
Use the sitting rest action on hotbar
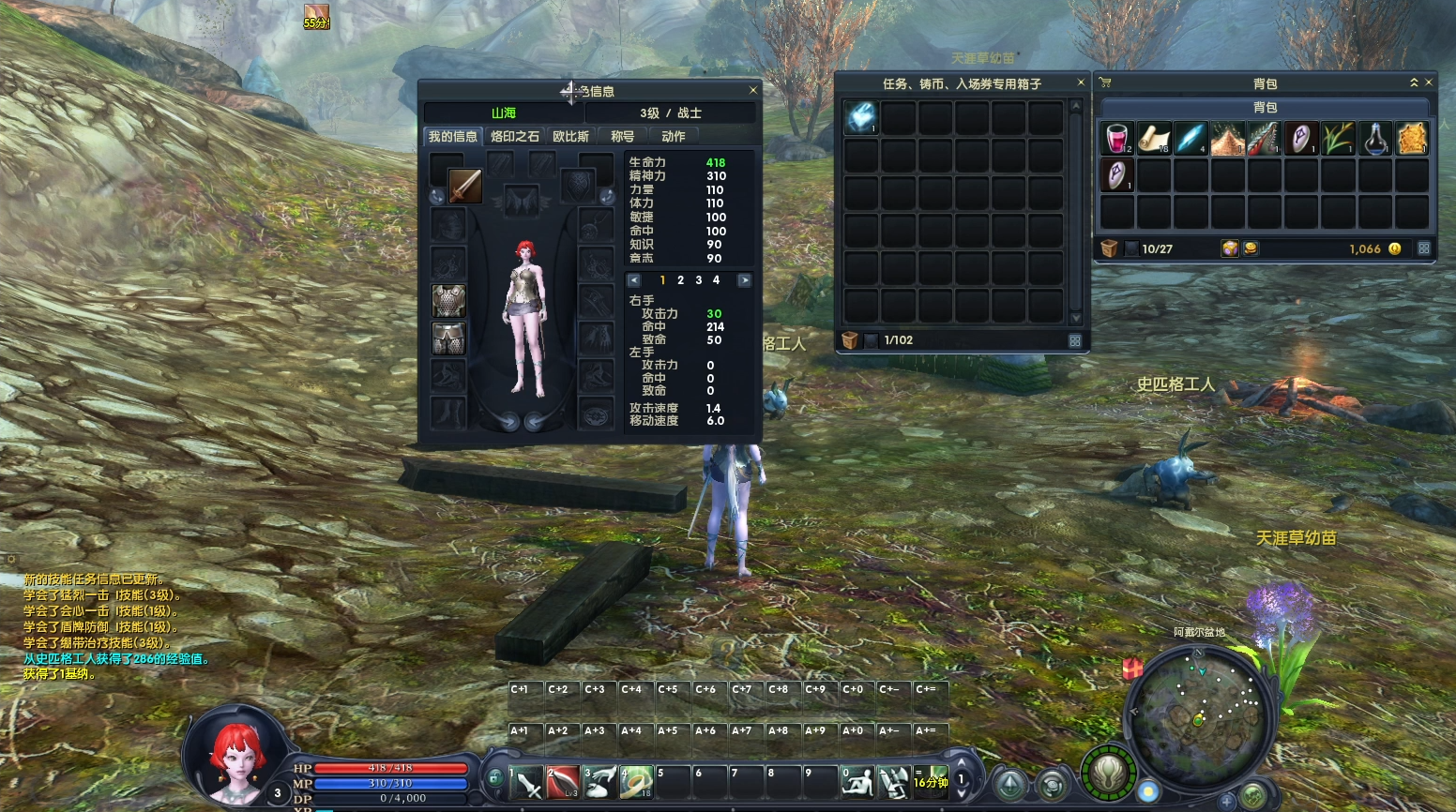(857, 782)
